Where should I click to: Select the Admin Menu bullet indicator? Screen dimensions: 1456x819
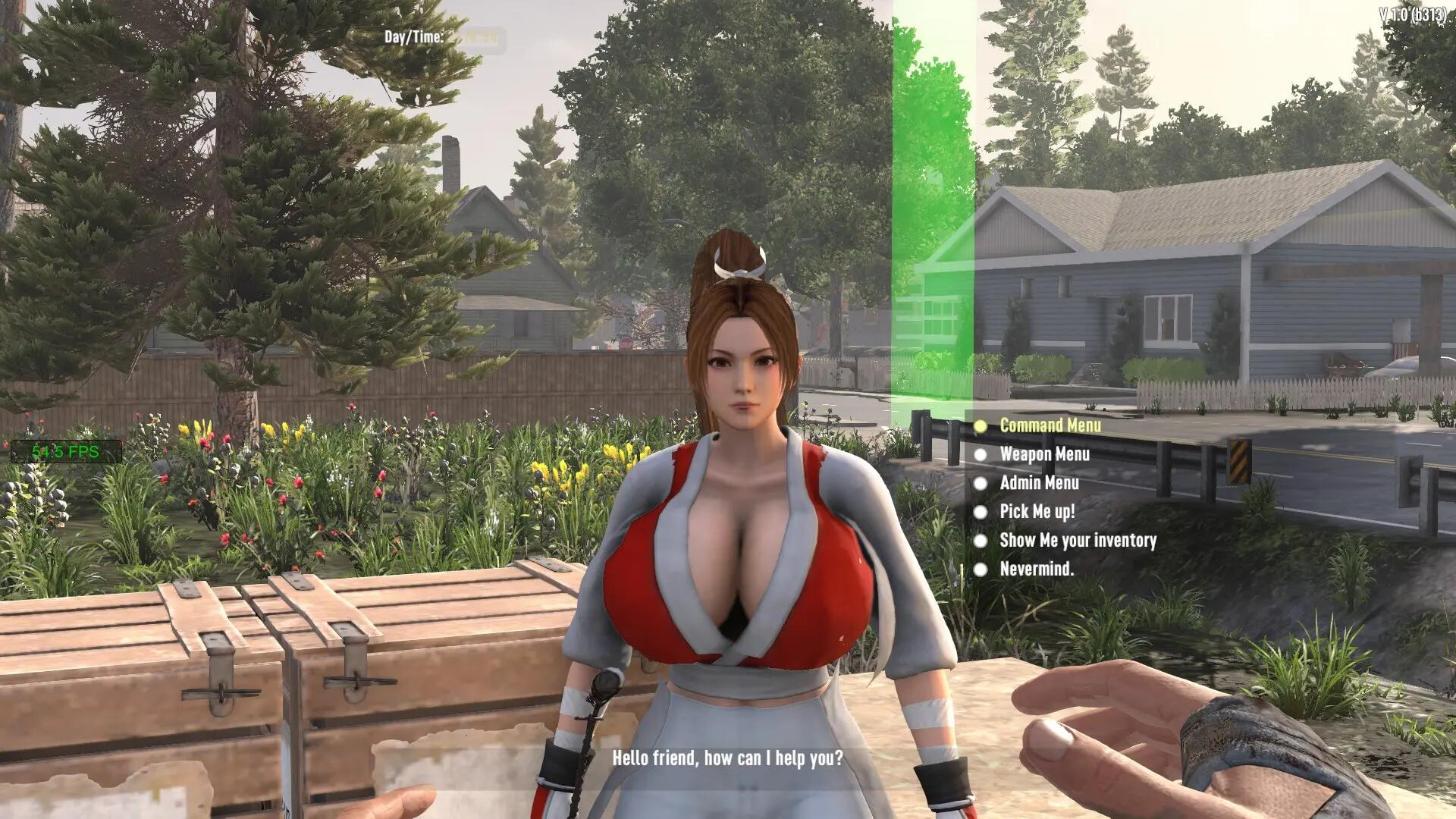click(x=981, y=484)
